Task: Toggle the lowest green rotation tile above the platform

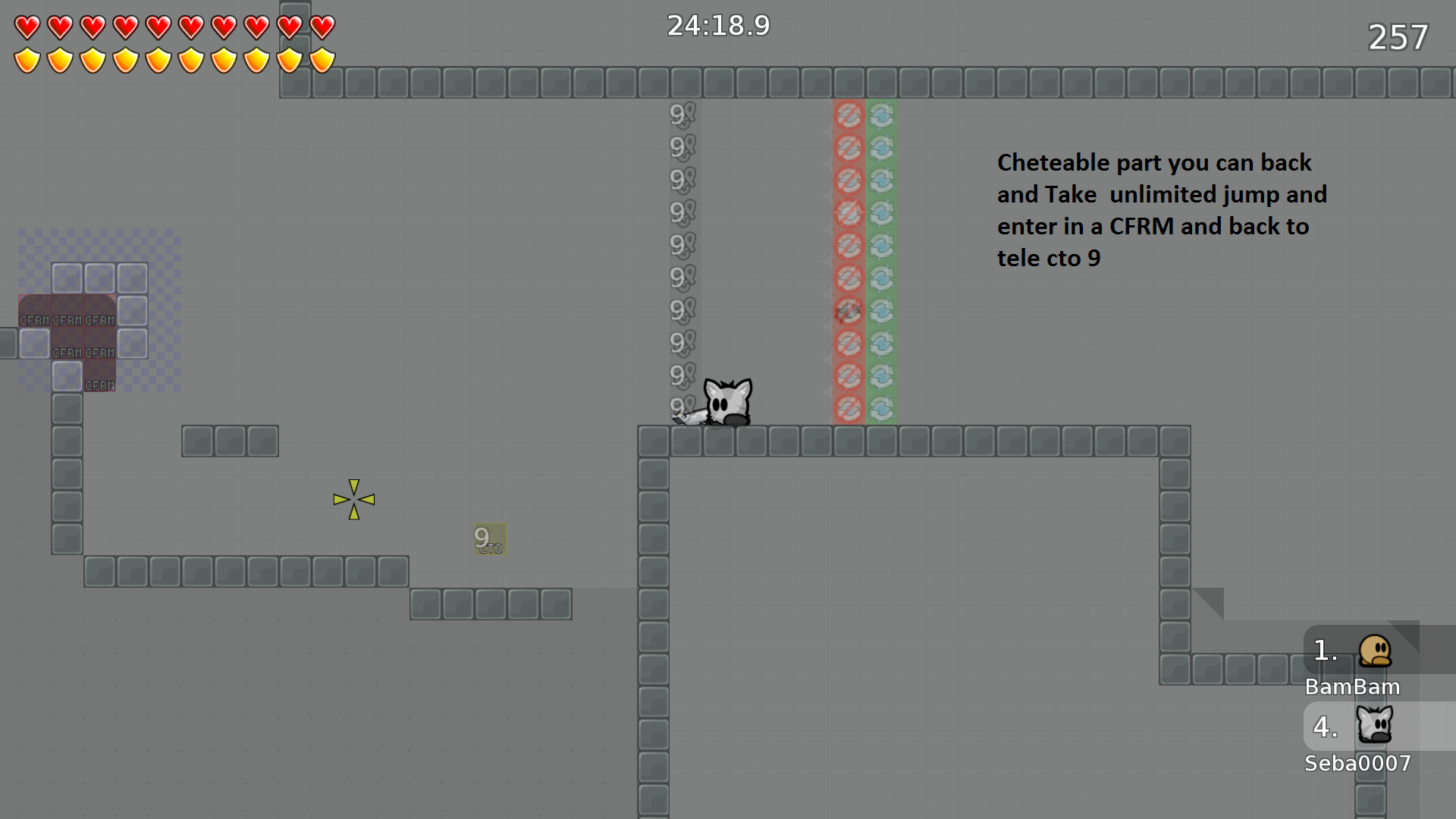Action: [x=881, y=408]
